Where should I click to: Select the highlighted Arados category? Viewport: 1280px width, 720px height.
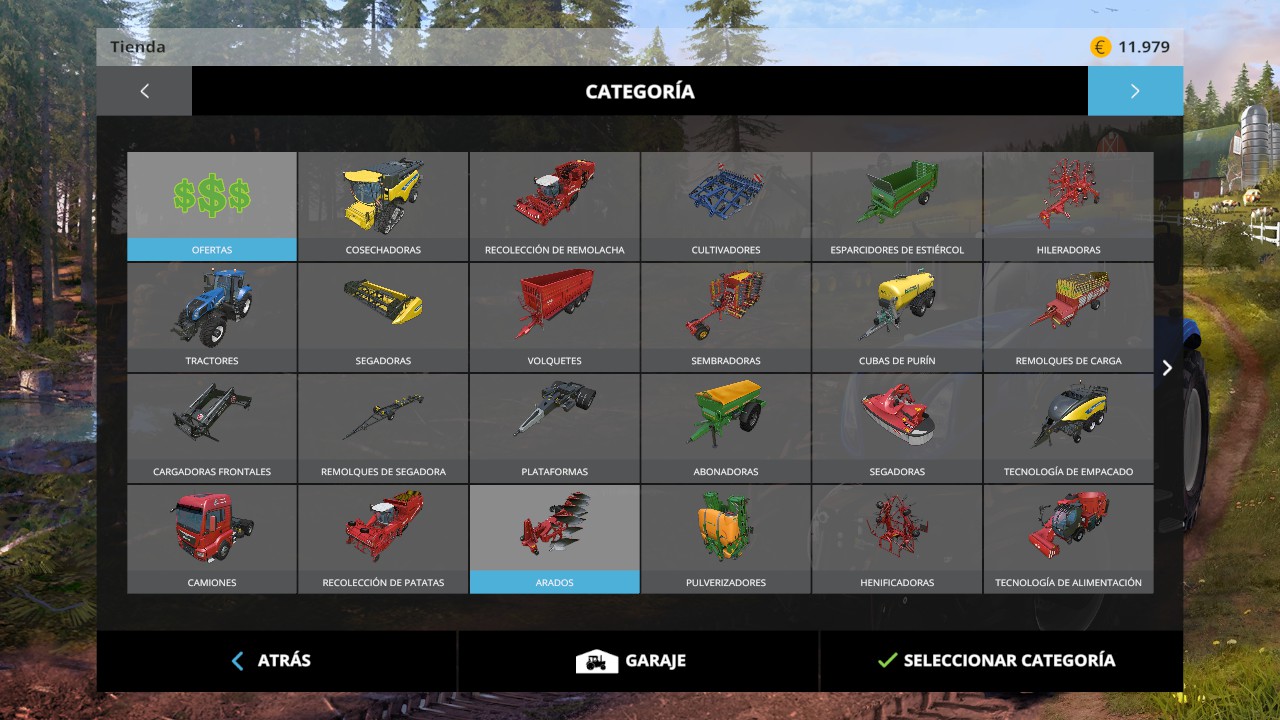pos(554,539)
